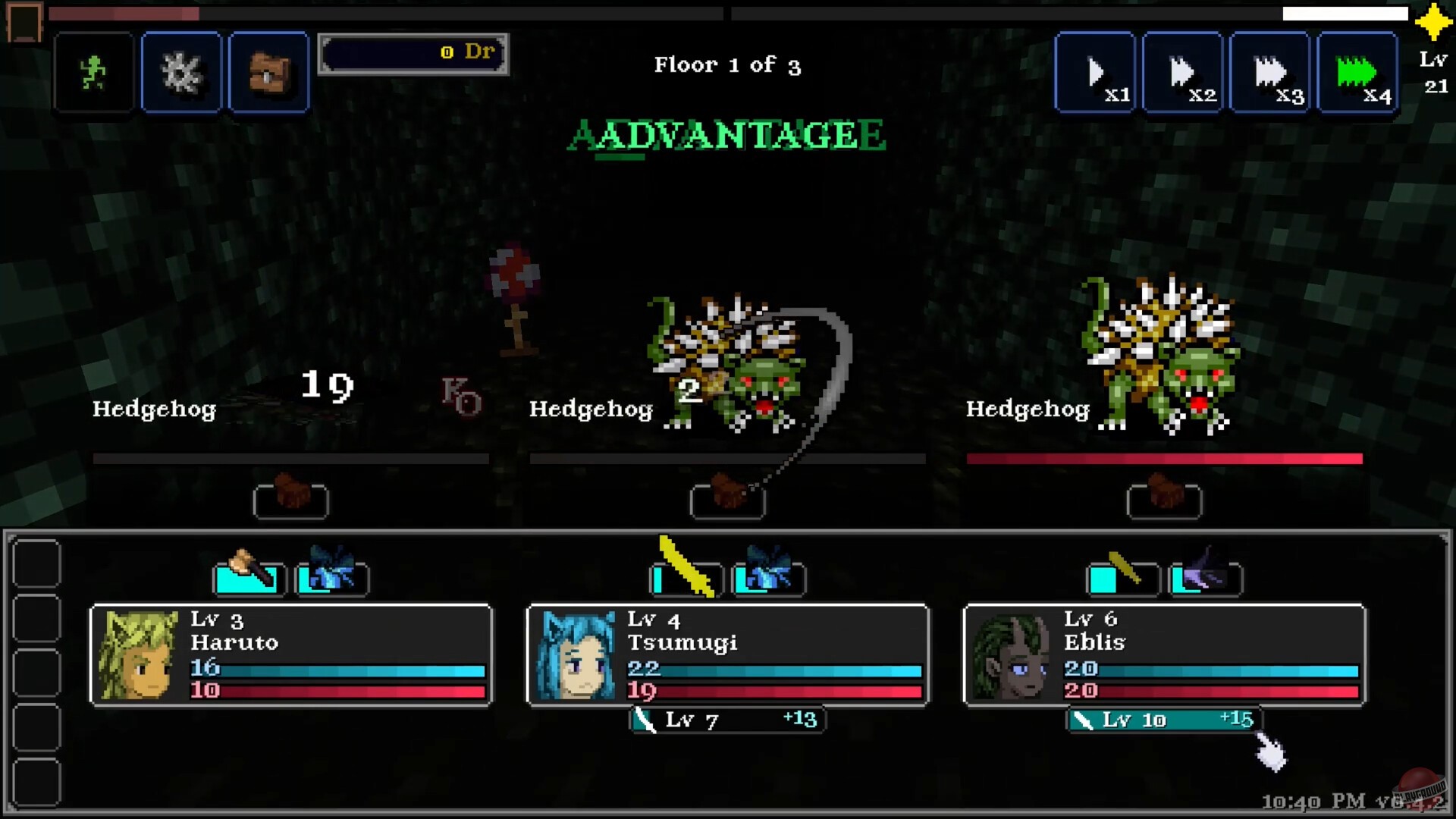Select Tsumugi's yellow sword weapon slot
Image resolution: width=1456 pixels, height=819 pixels.
[685, 579]
